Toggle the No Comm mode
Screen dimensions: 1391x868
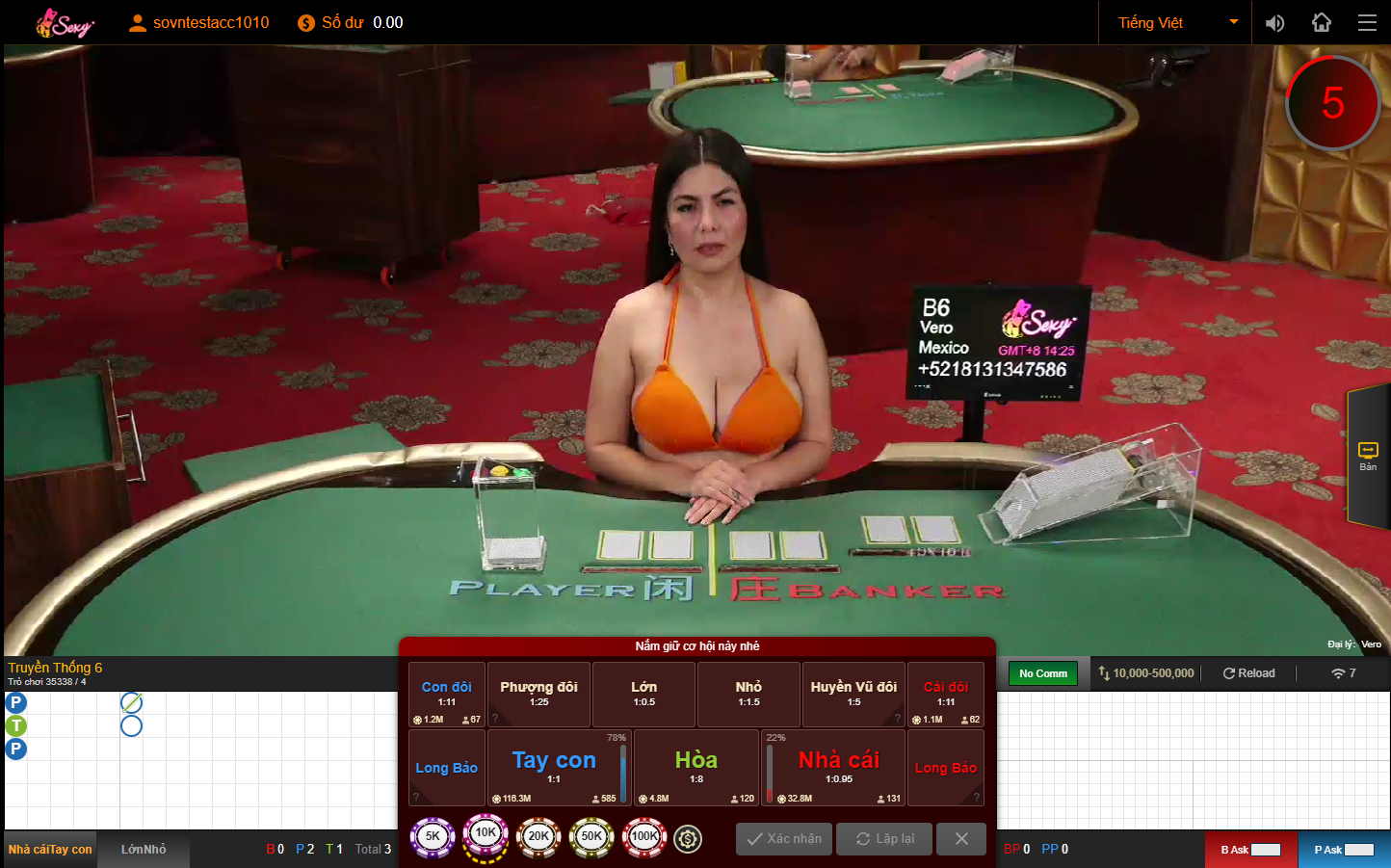click(1042, 672)
